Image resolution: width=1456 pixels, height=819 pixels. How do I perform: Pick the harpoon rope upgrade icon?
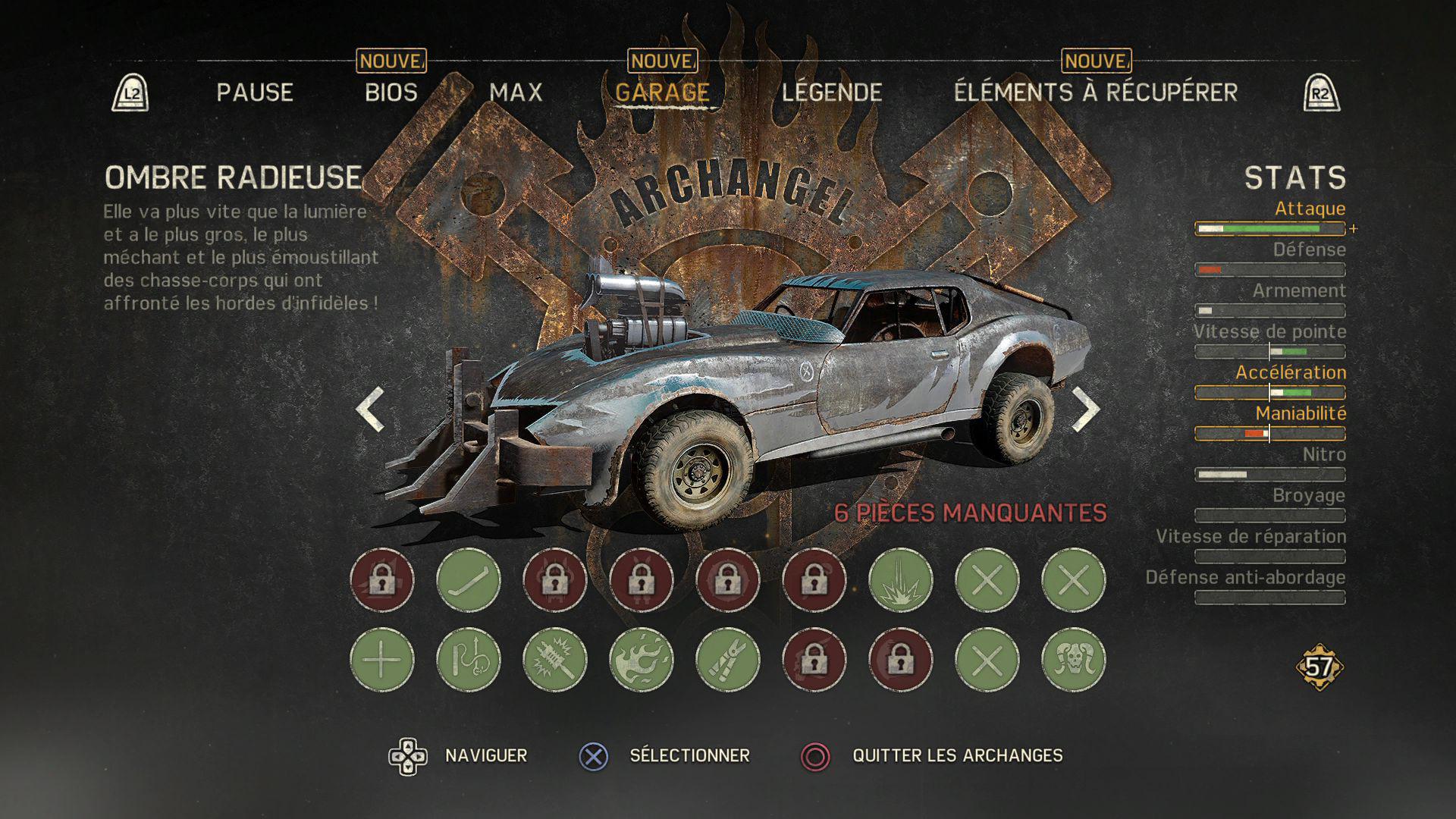point(469,660)
